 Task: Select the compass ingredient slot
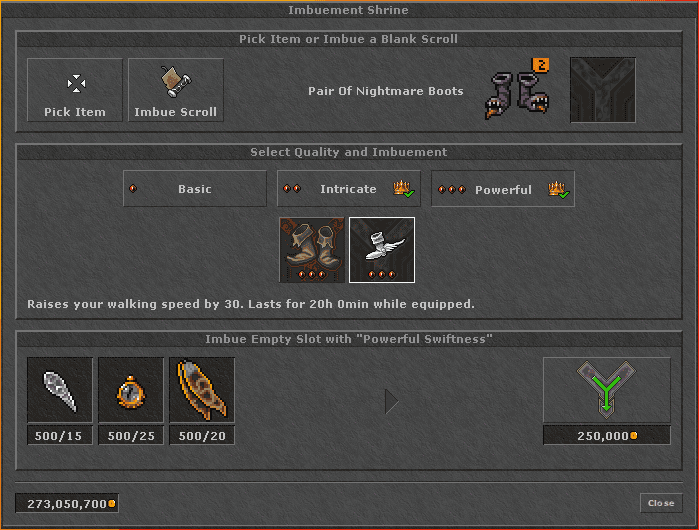click(x=131, y=390)
